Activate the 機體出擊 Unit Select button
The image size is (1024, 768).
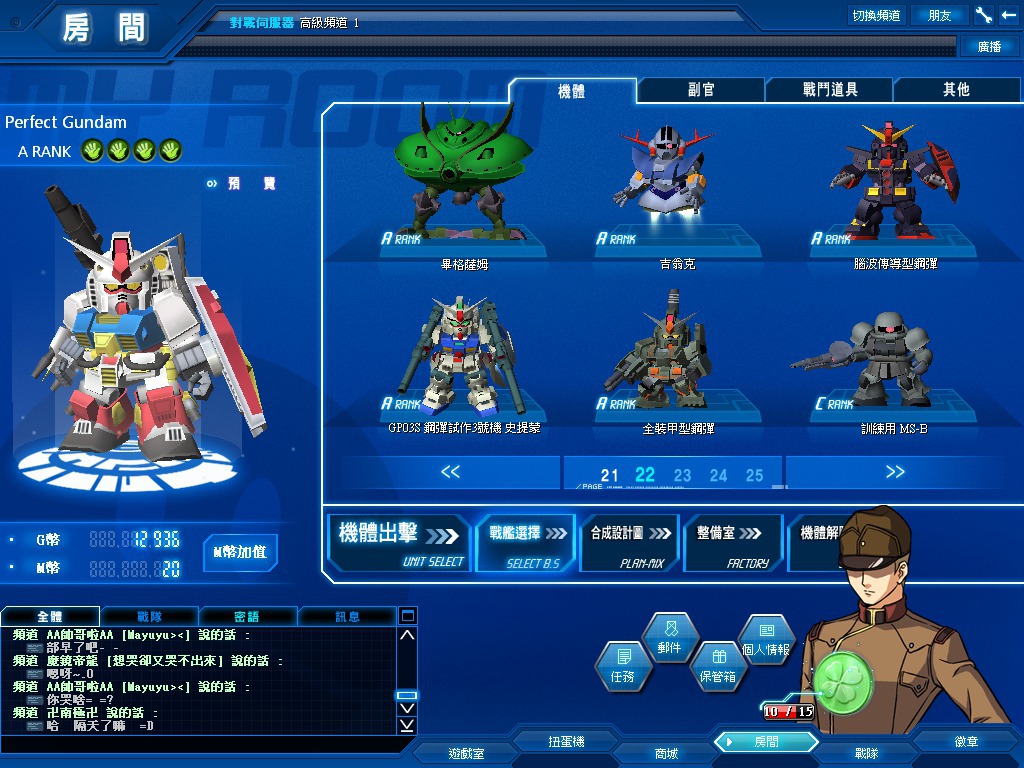[x=400, y=543]
